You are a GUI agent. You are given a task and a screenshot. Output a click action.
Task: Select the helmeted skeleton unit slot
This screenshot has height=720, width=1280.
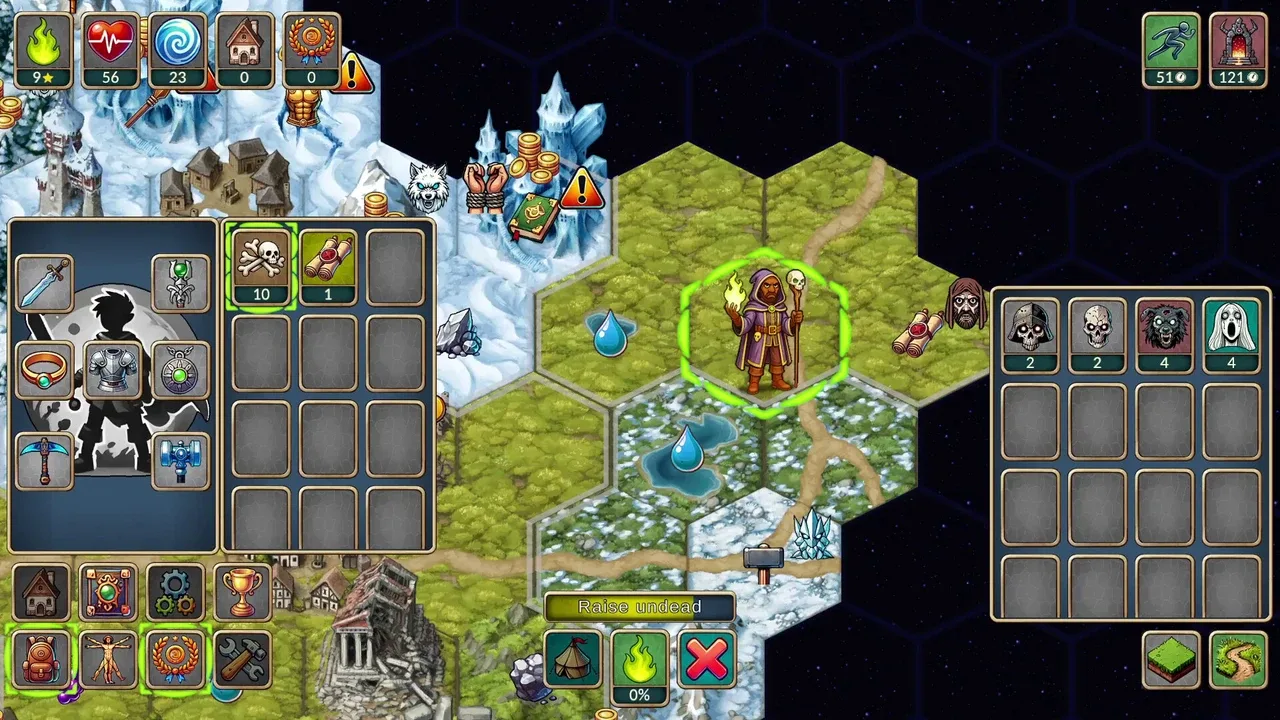coord(1030,335)
